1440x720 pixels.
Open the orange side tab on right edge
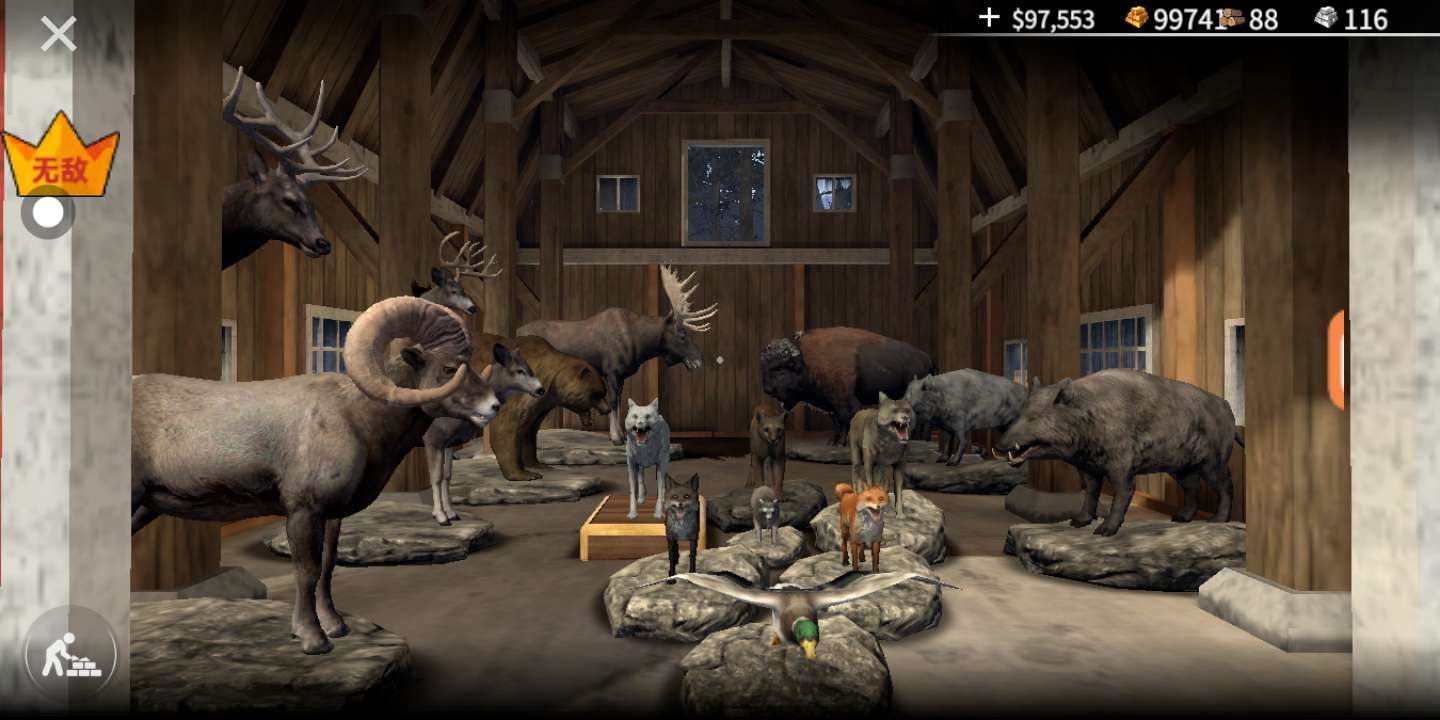[1335, 360]
